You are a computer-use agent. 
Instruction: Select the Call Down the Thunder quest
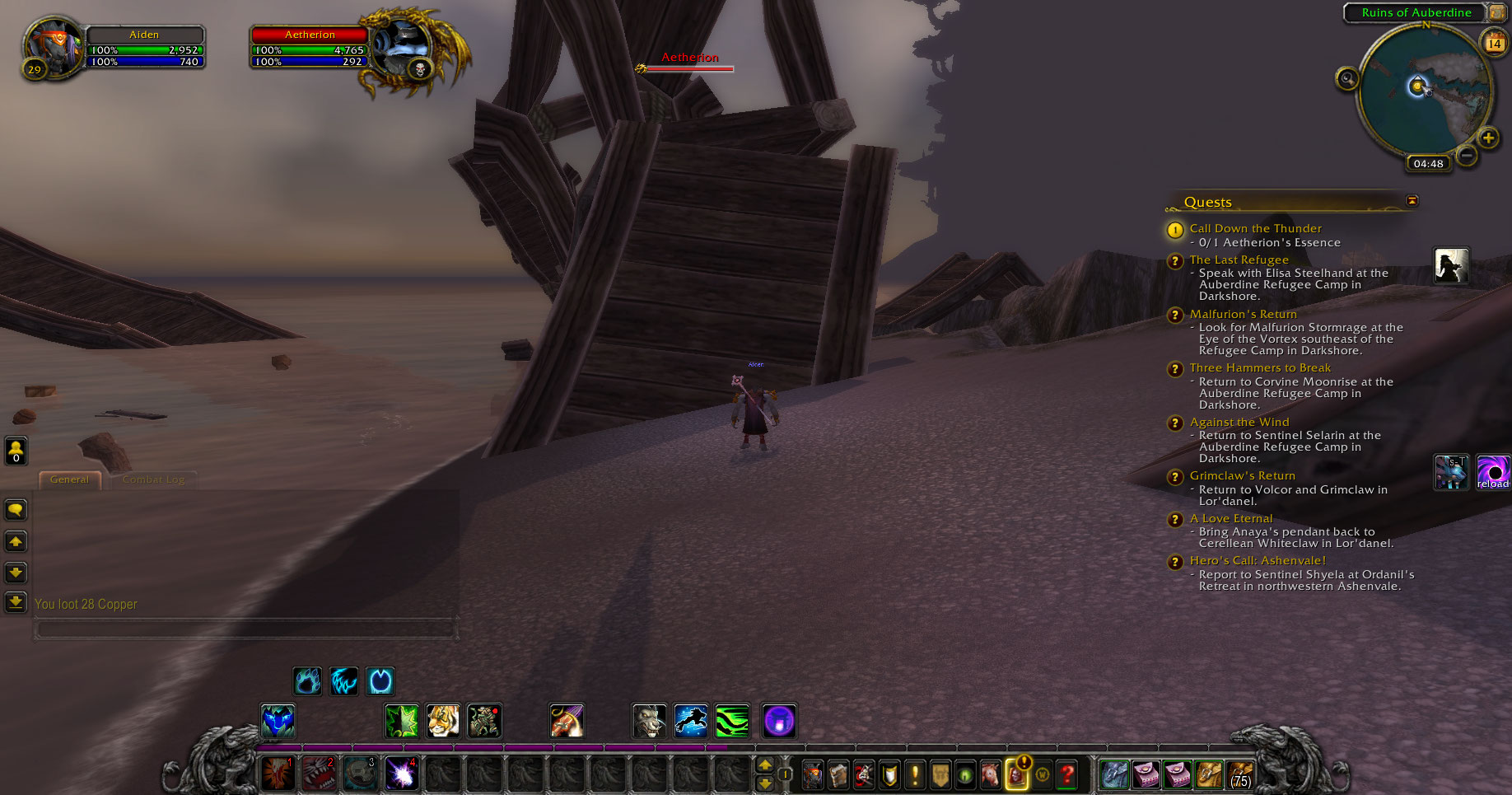[1255, 228]
